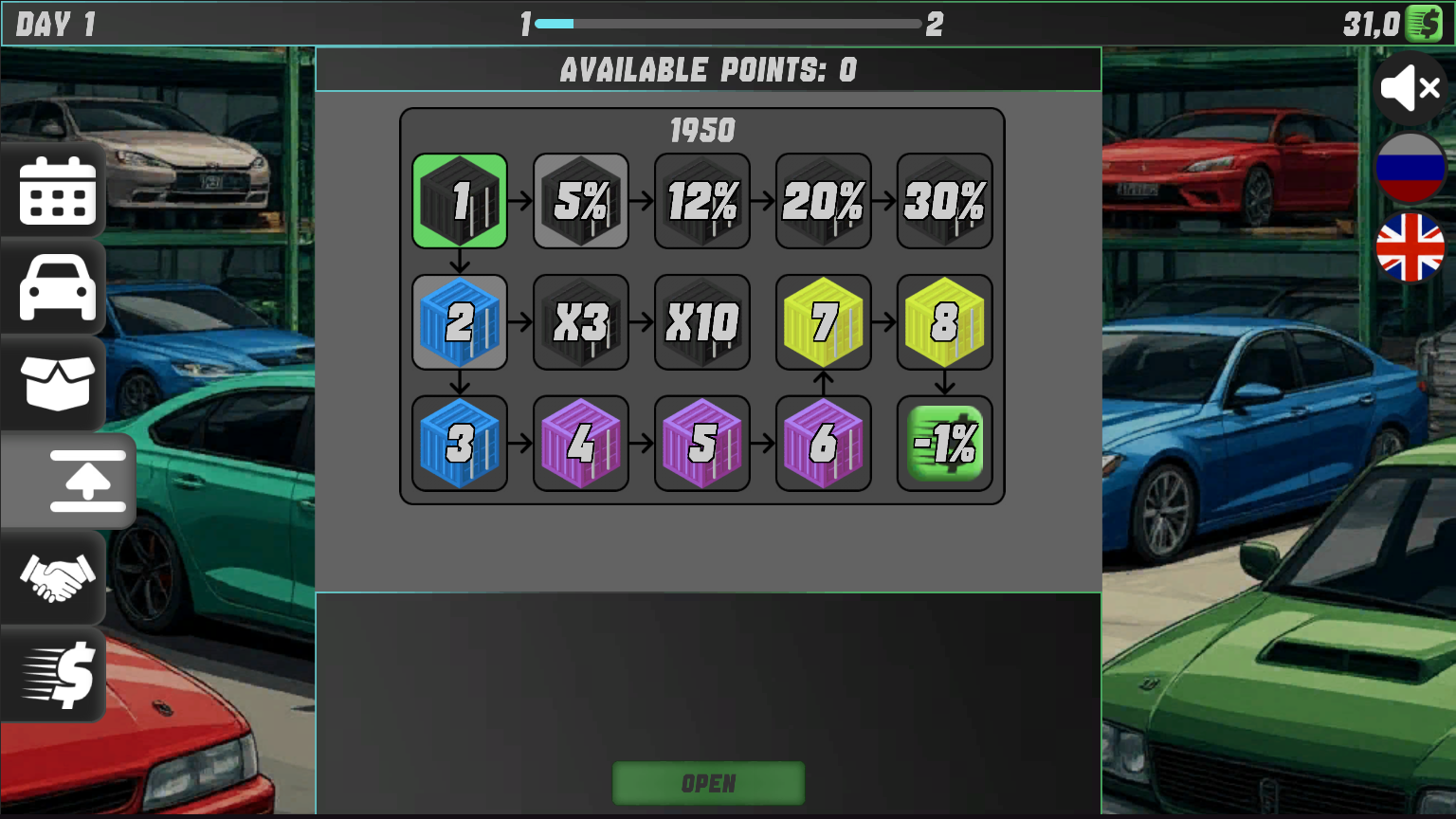Open the box unpacking icon
Screen dimensions: 1456x819
tap(54, 384)
